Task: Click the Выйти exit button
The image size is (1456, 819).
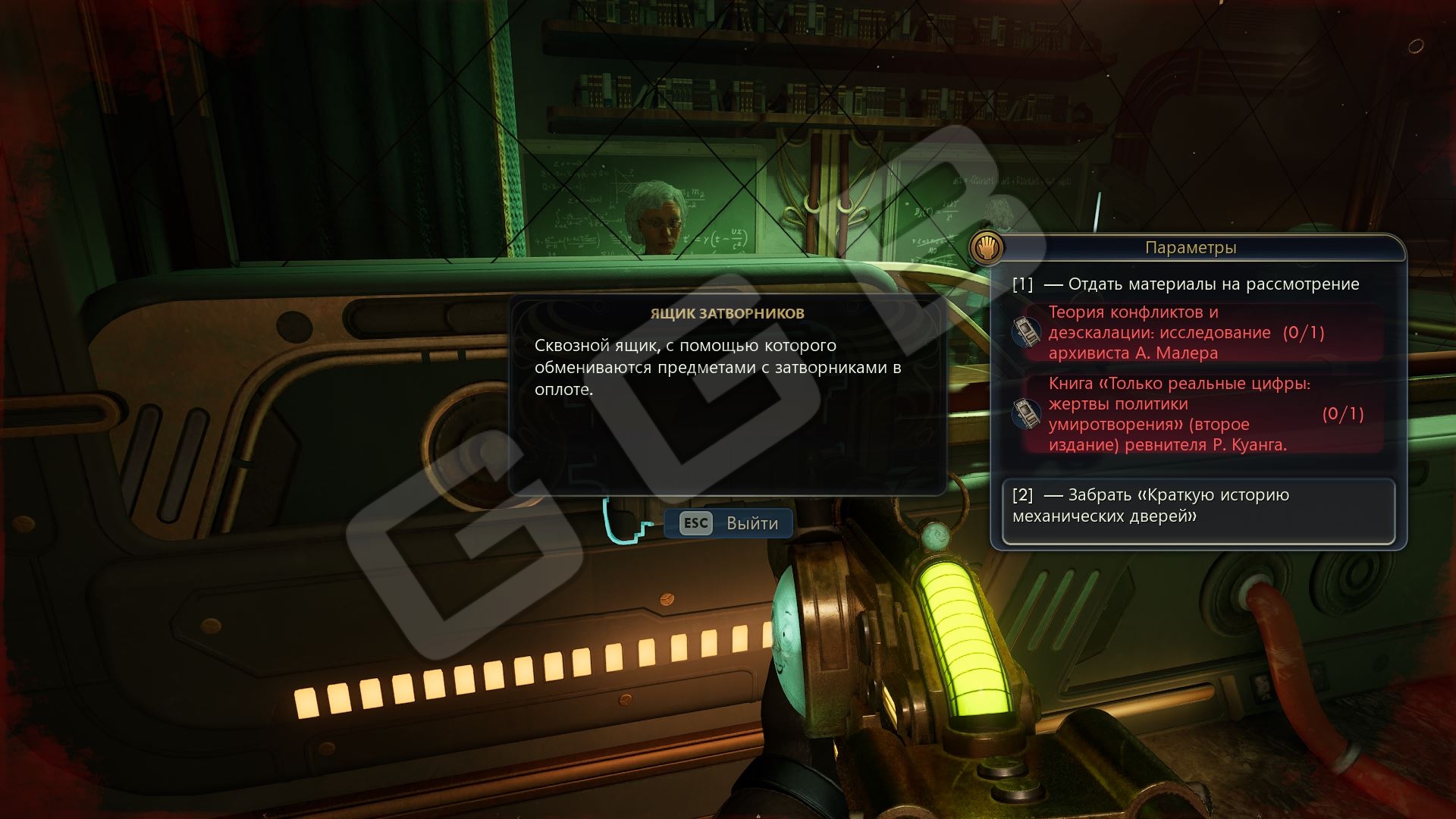Action: coord(729,523)
